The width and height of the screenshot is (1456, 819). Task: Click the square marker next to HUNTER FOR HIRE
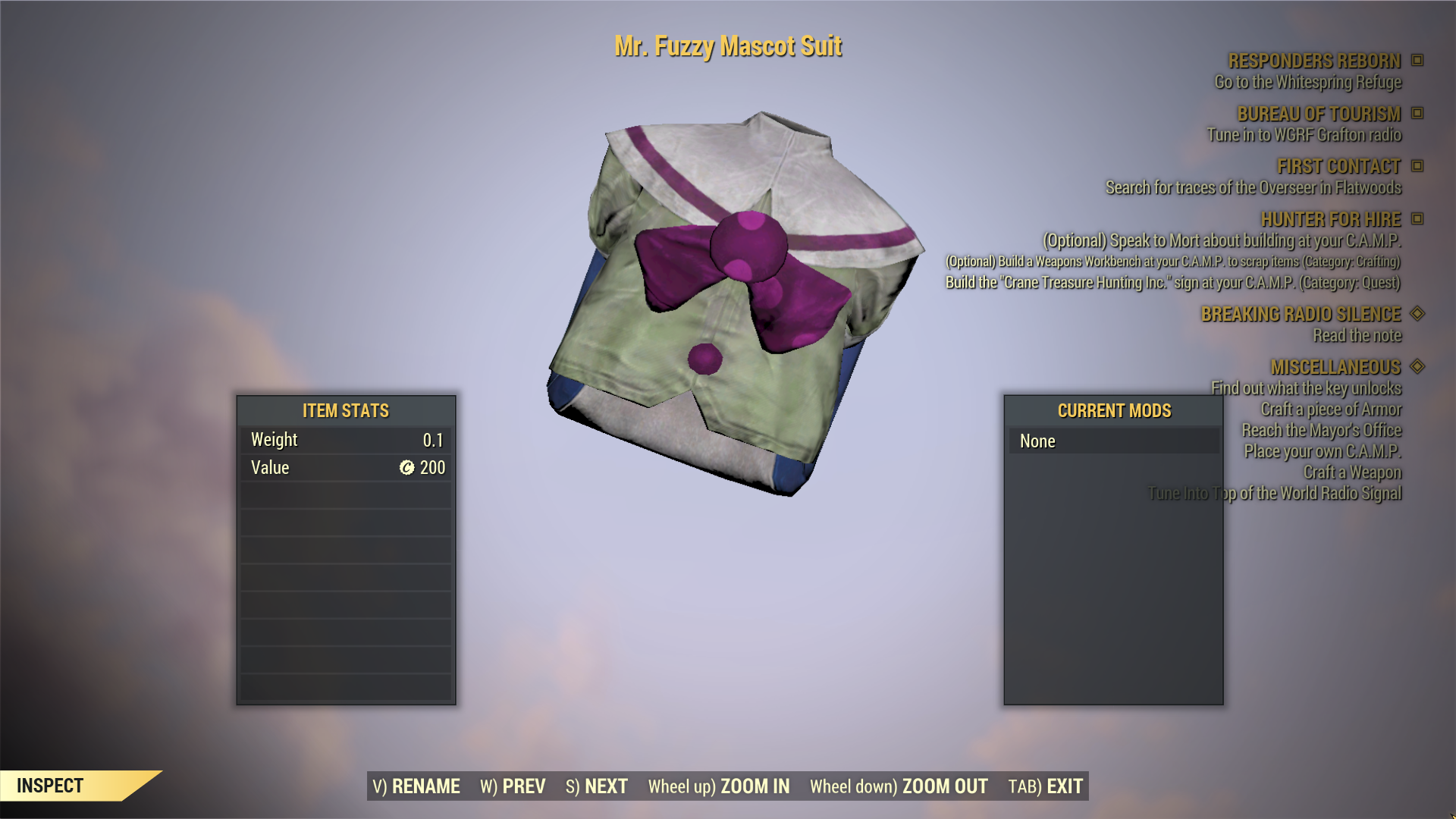[1417, 219]
